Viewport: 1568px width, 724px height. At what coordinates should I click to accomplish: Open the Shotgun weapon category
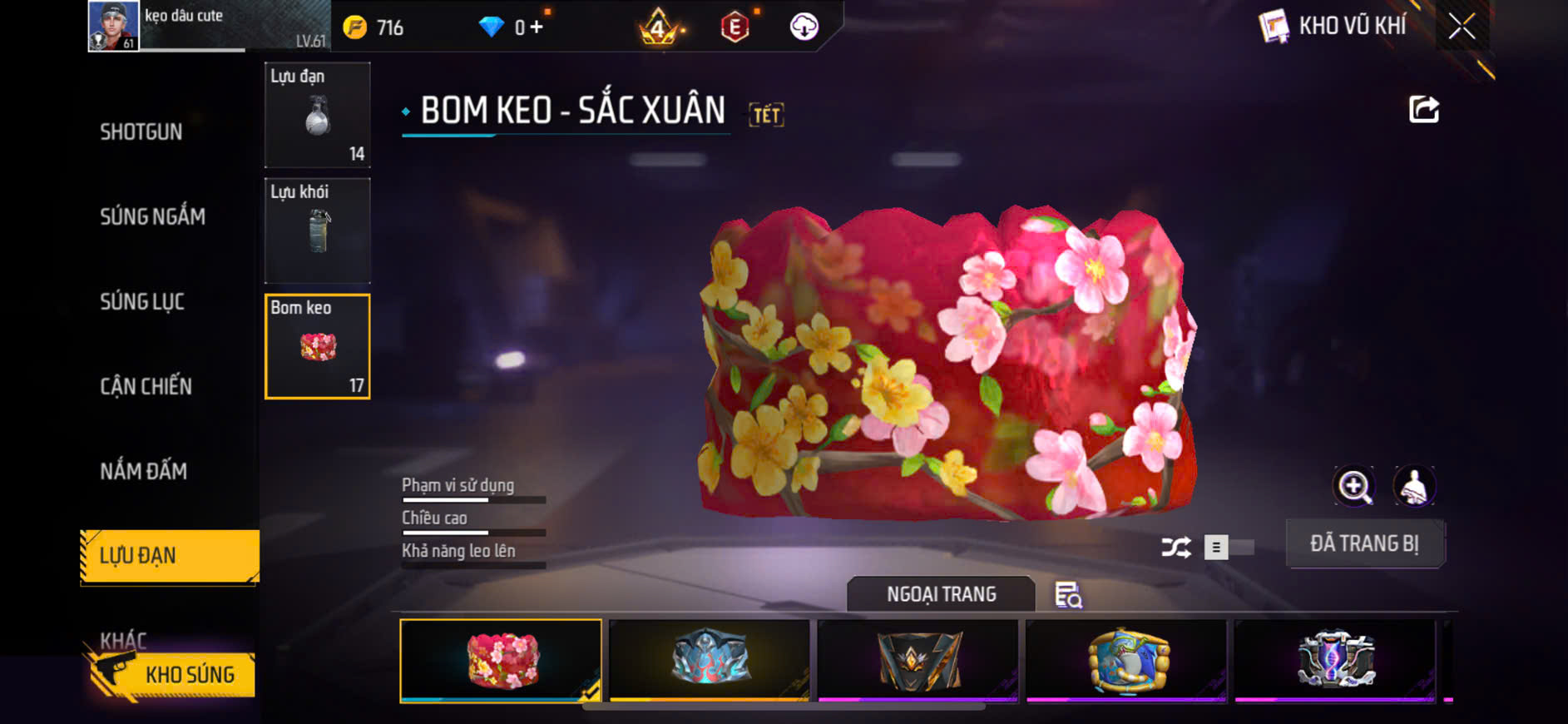click(x=141, y=132)
